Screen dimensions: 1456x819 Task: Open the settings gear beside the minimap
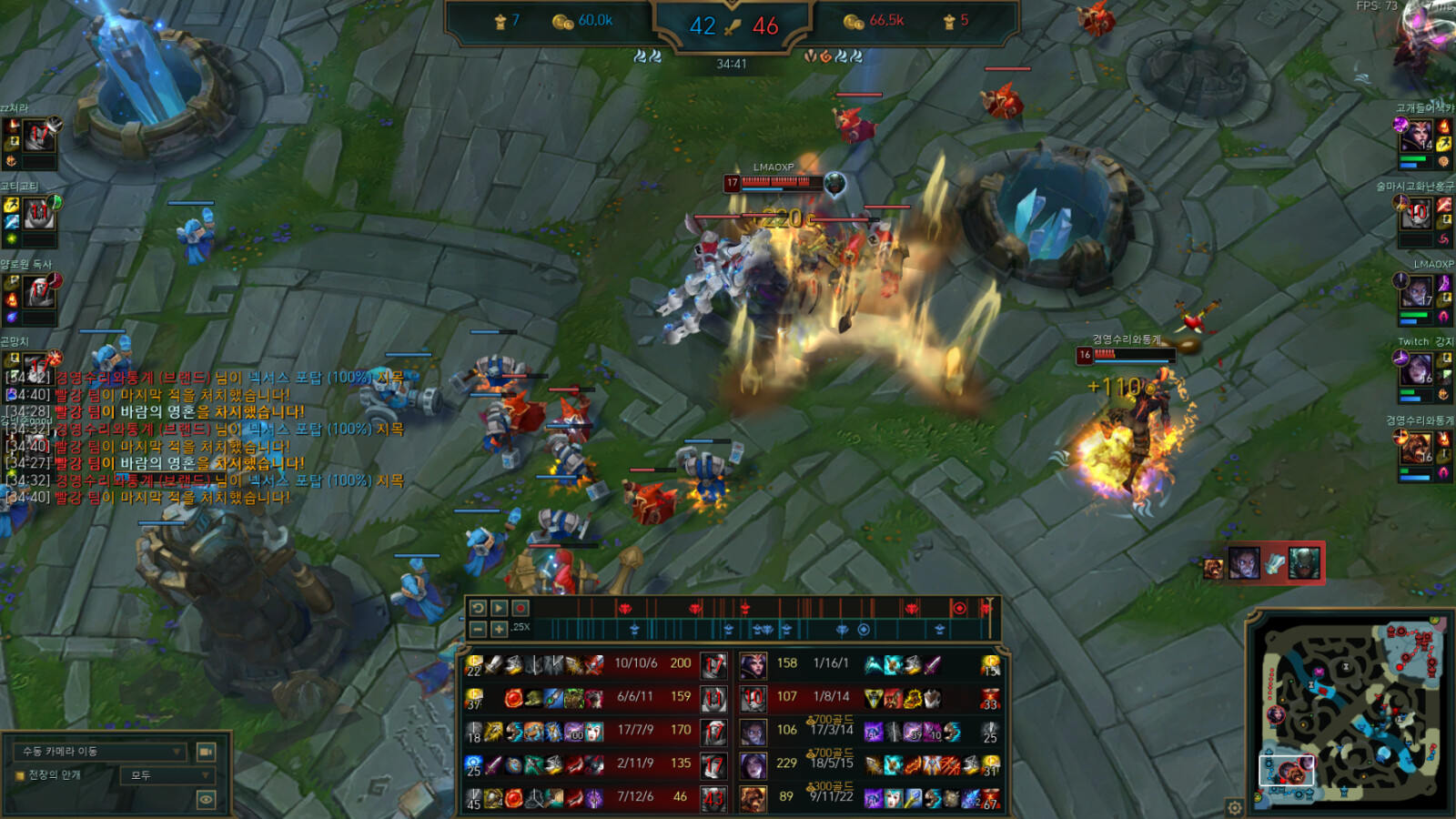[1234, 807]
